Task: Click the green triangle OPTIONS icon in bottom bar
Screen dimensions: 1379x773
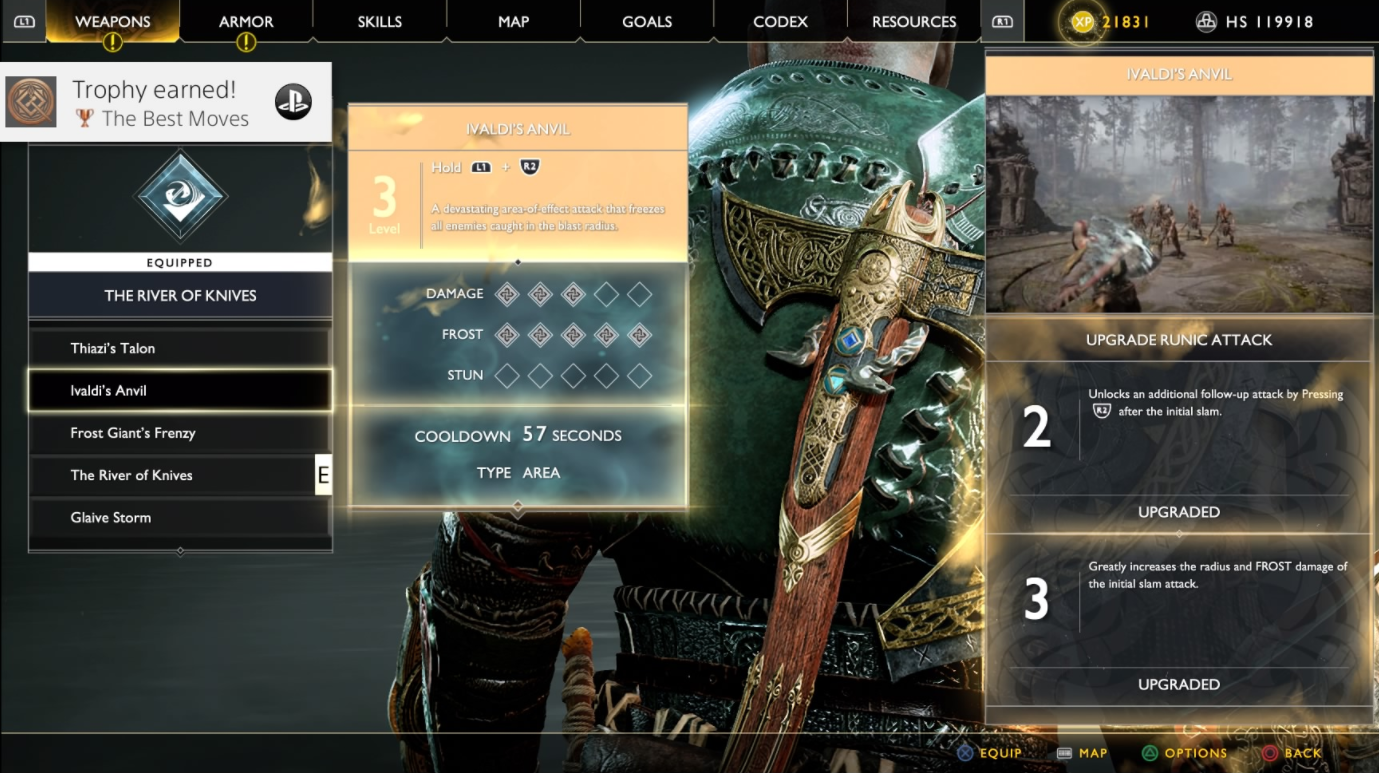Action: tap(1148, 753)
